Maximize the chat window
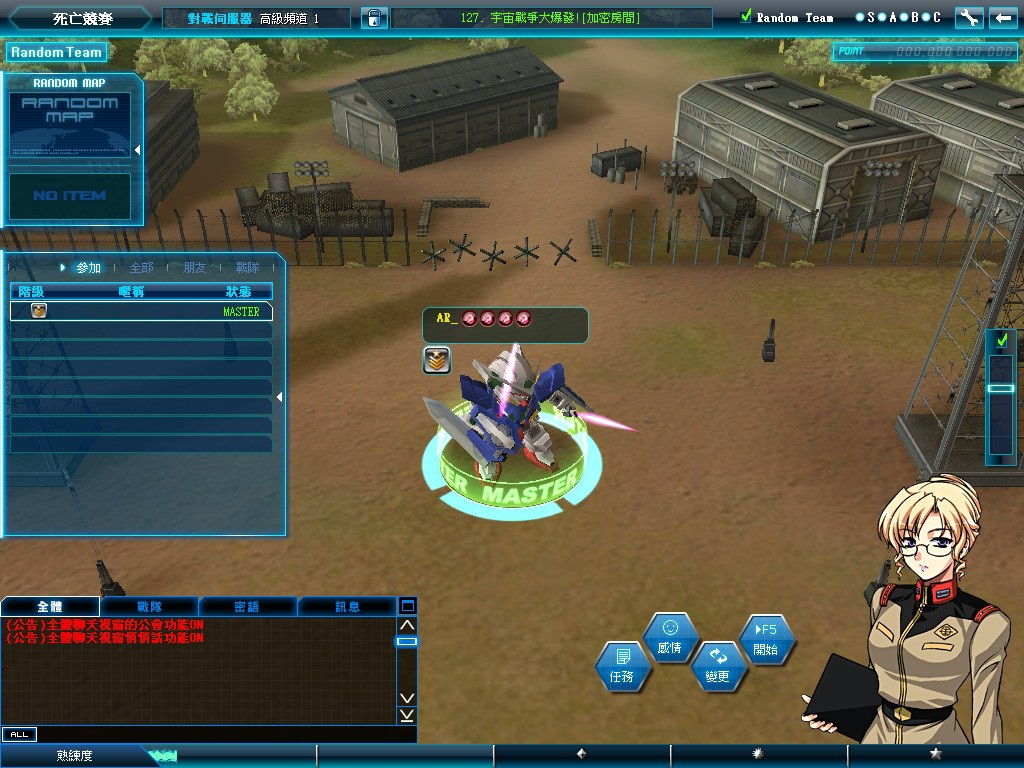The image size is (1024, 768). (x=407, y=606)
